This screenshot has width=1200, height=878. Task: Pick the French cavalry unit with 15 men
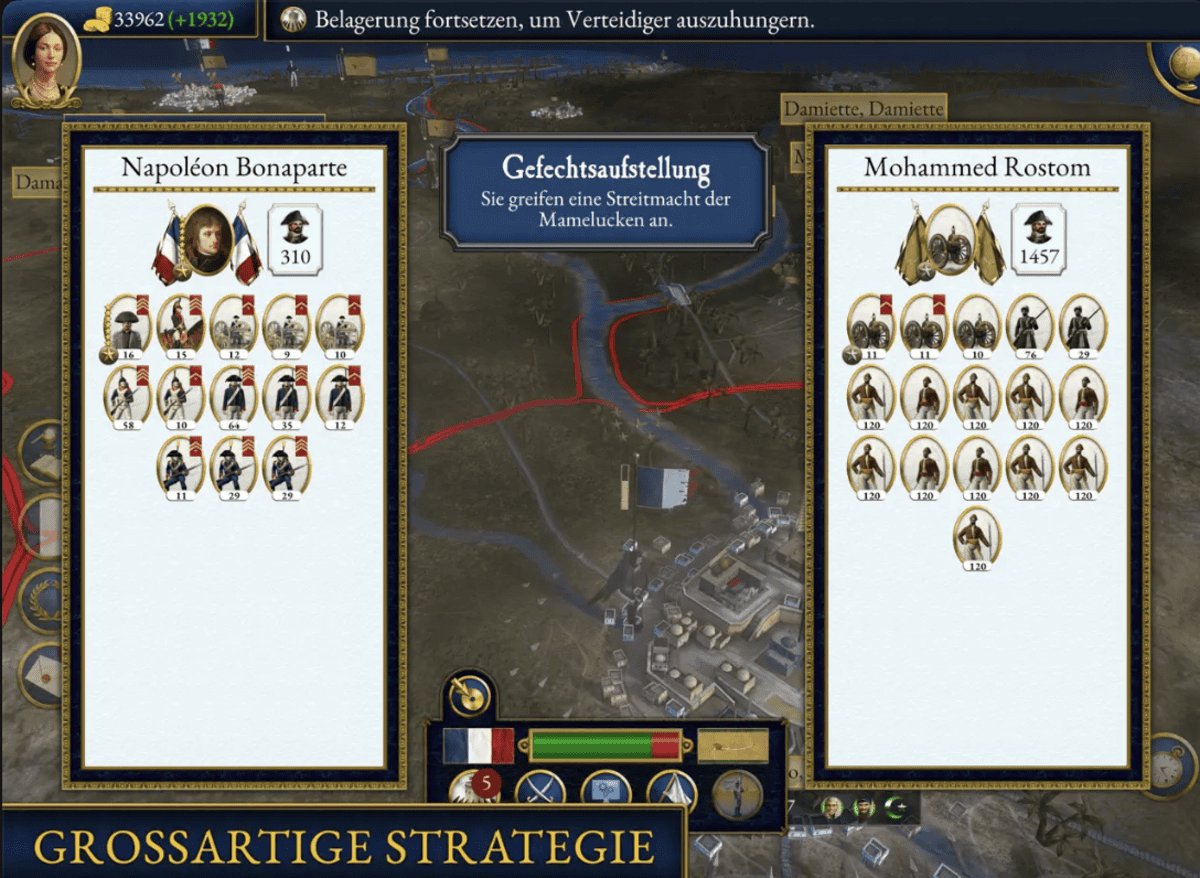pos(181,324)
